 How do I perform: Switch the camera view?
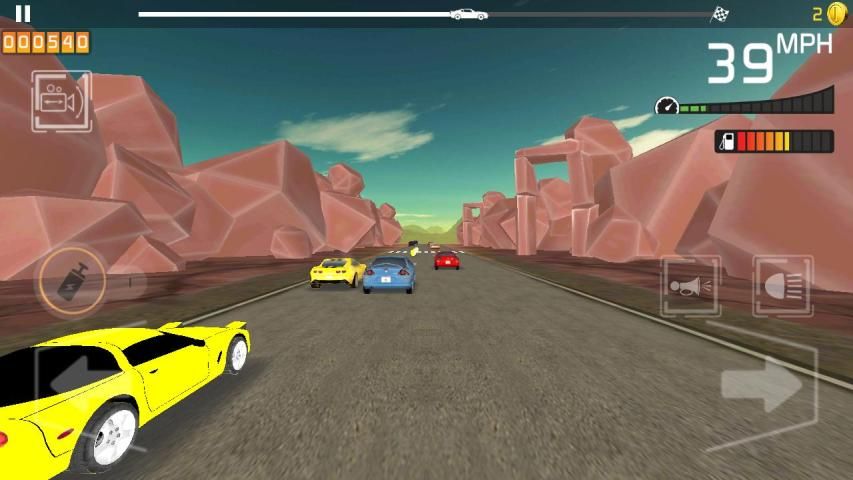[61, 101]
